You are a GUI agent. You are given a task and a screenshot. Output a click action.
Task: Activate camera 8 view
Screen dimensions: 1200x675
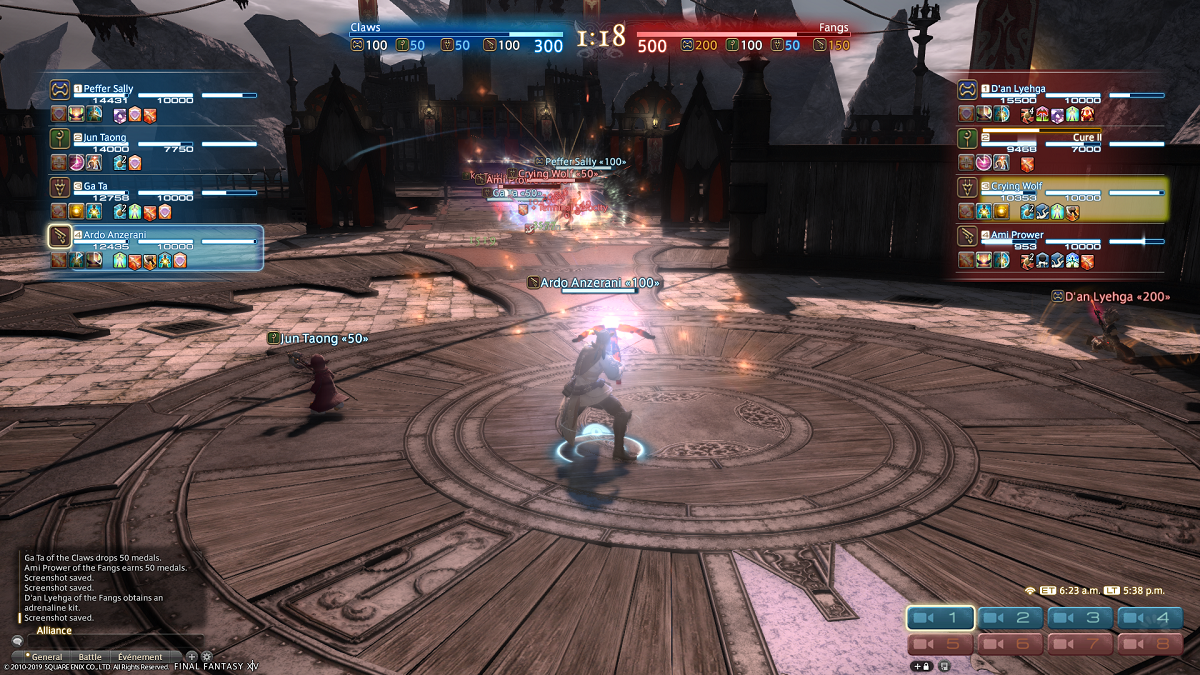[1150, 645]
